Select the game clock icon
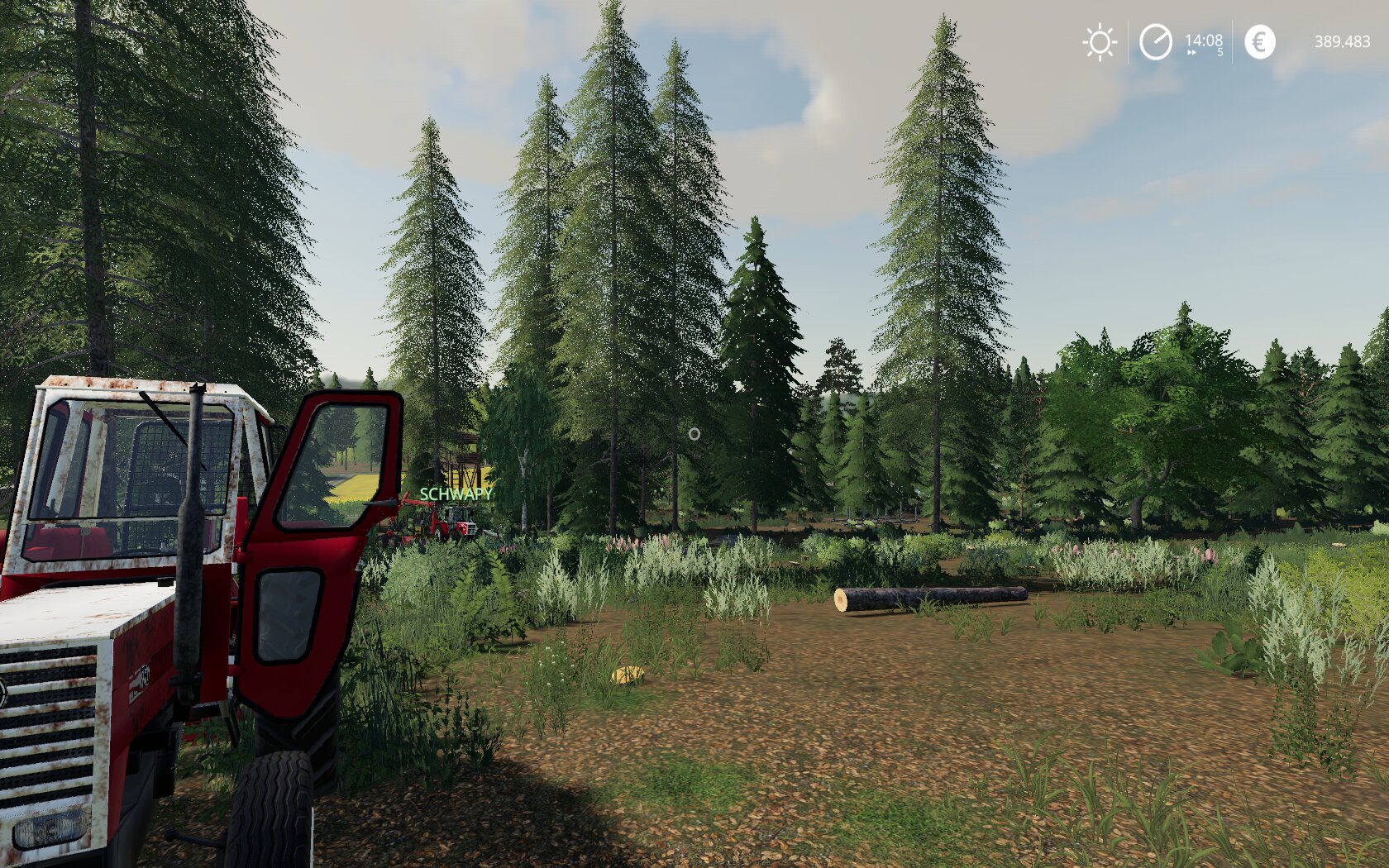Image resolution: width=1389 pixels, height=868 pixels. [x=1155, y=42]
